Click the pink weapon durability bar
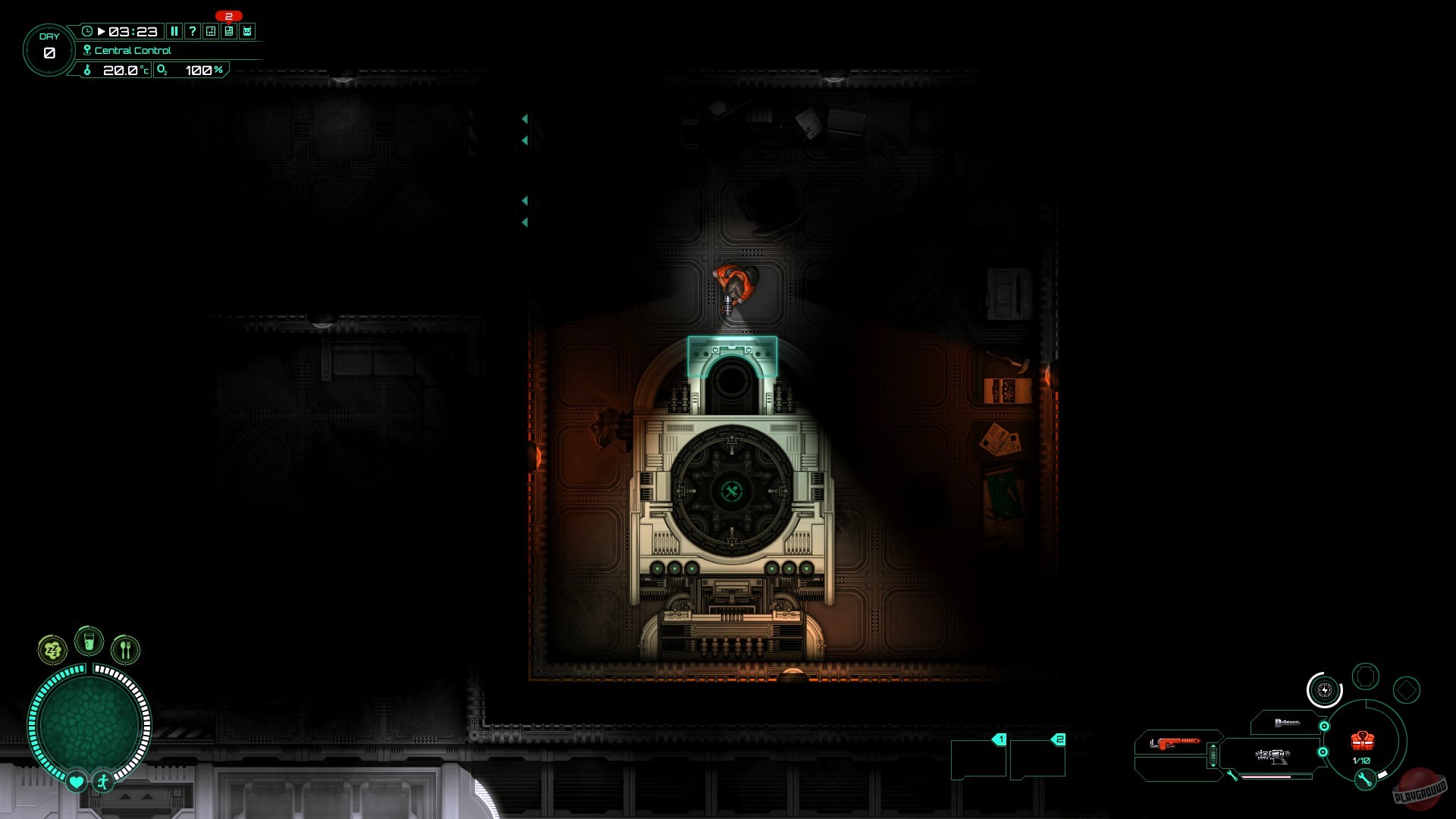Viewport: 1456px width, 819px height. tap(1266, 777)
